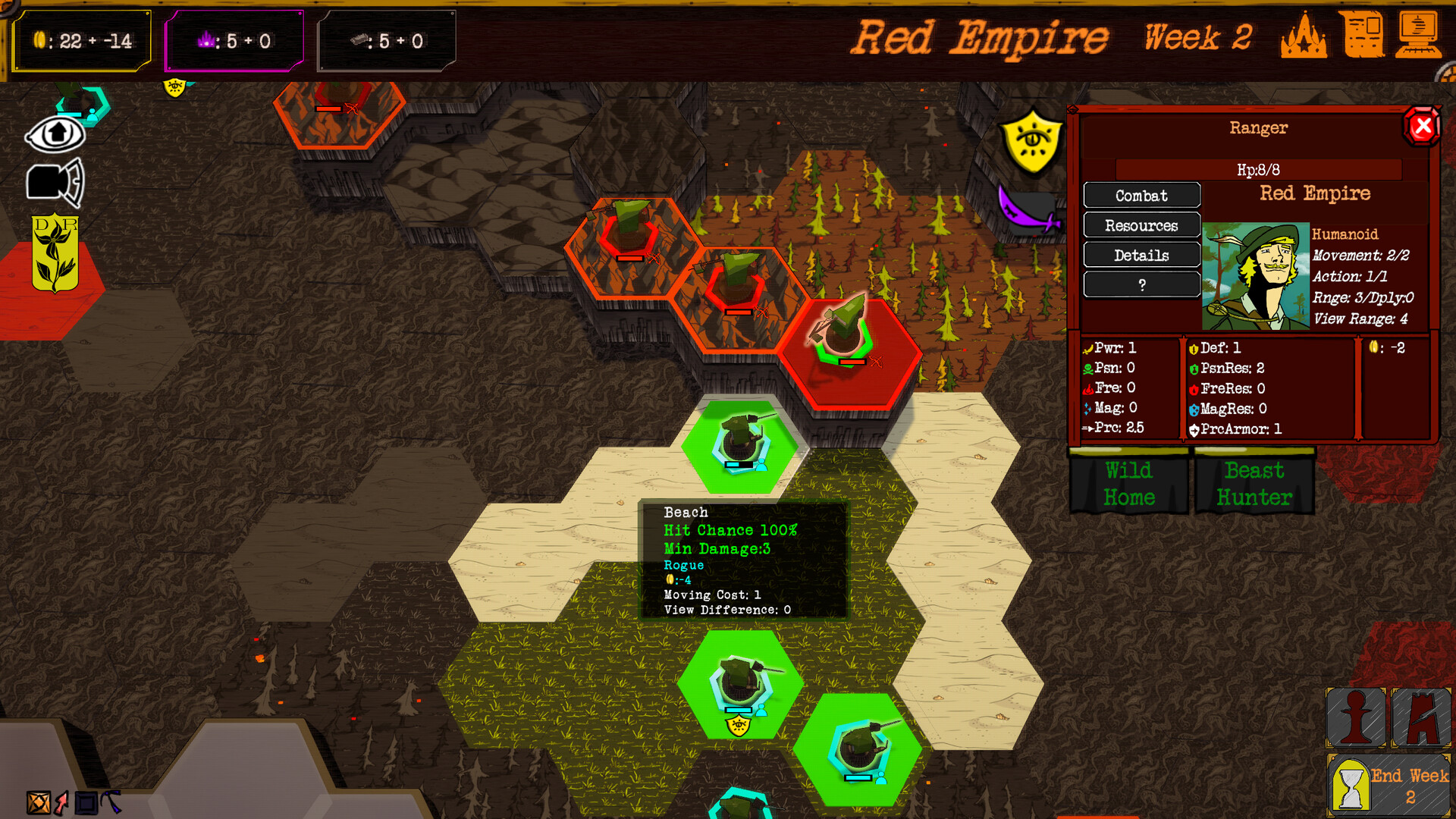This screenshot has width=1456, height=819.
Task: Select the Beast Hunter upgrade
Action: (x=1255, y=484)
